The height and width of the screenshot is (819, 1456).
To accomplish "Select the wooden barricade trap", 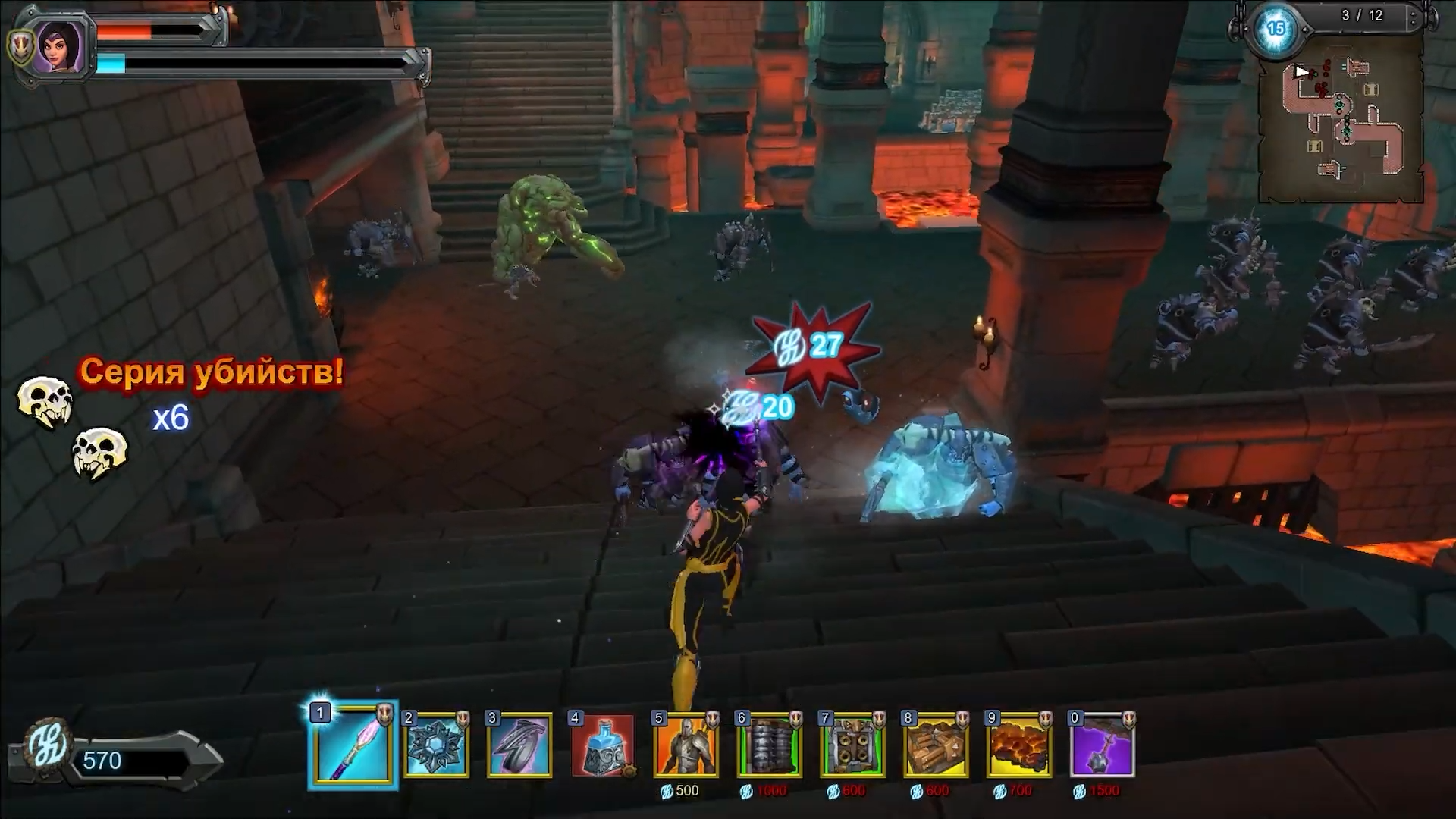I will pos(936,745).
